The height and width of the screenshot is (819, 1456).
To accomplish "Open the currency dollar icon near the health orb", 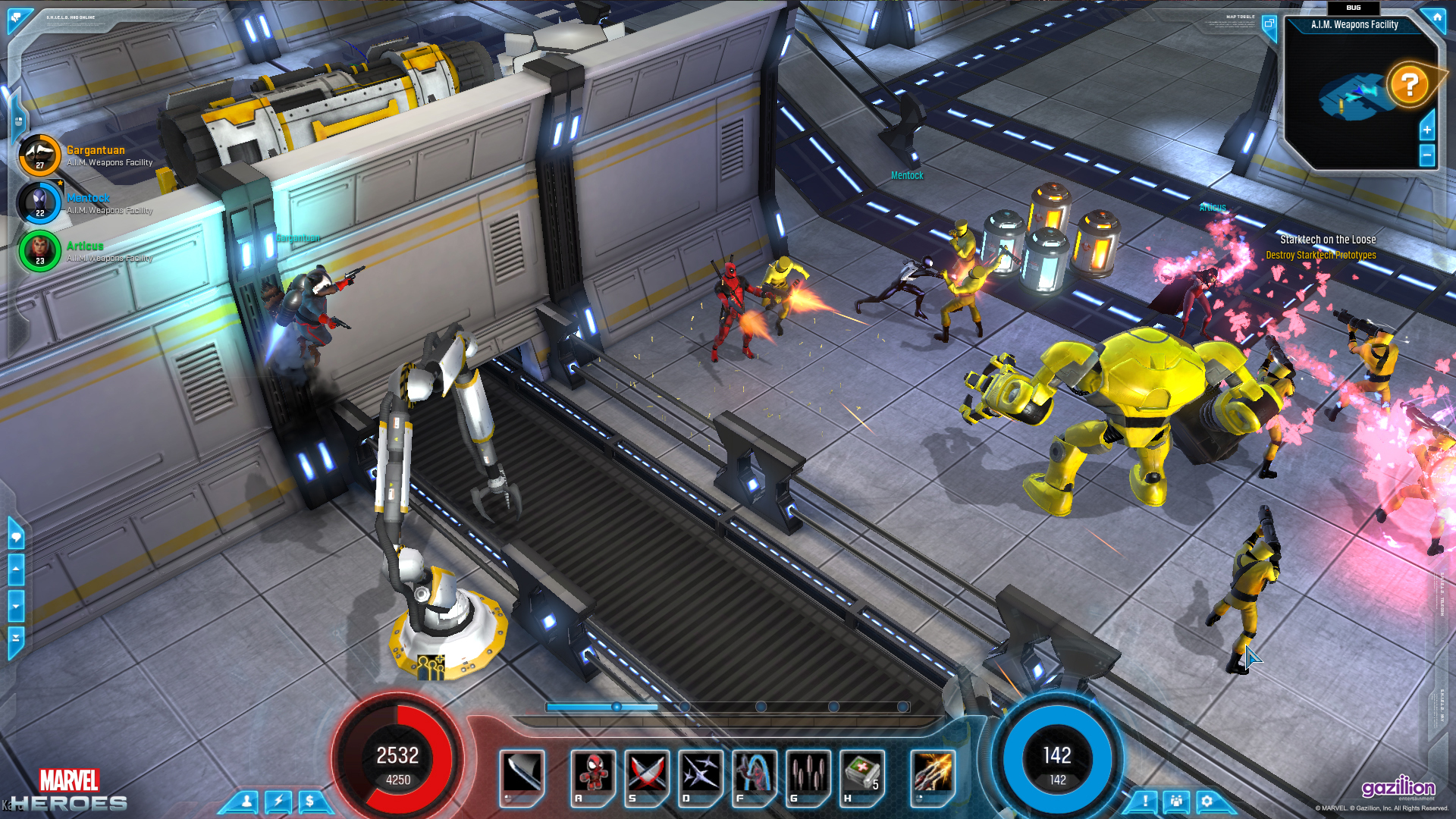I will [x=310, y=799].
